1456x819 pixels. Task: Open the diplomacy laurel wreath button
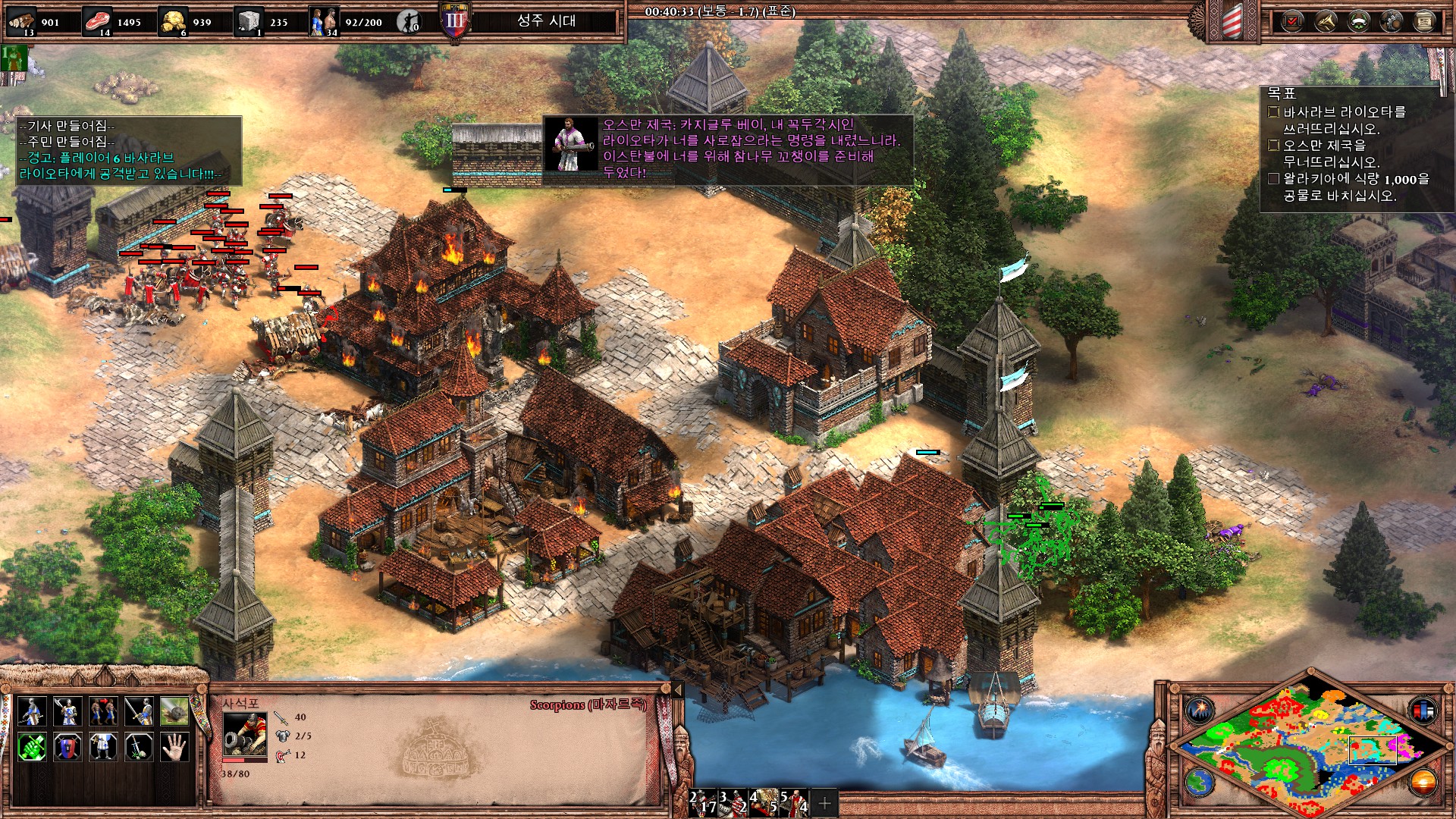pyautogui.click(x=1358, y=21)
